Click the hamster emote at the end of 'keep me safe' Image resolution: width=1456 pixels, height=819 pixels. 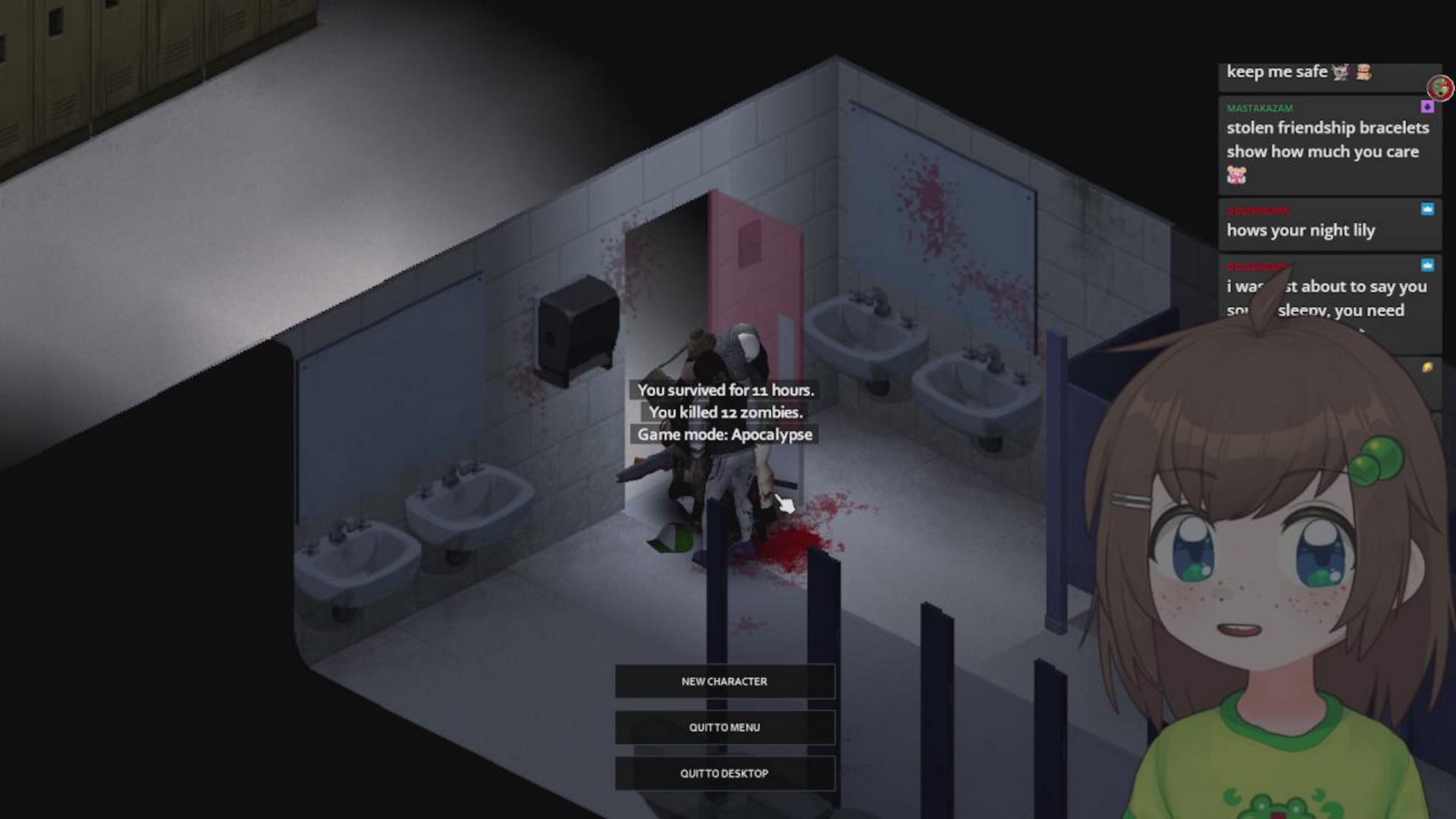pos(1362,74)
